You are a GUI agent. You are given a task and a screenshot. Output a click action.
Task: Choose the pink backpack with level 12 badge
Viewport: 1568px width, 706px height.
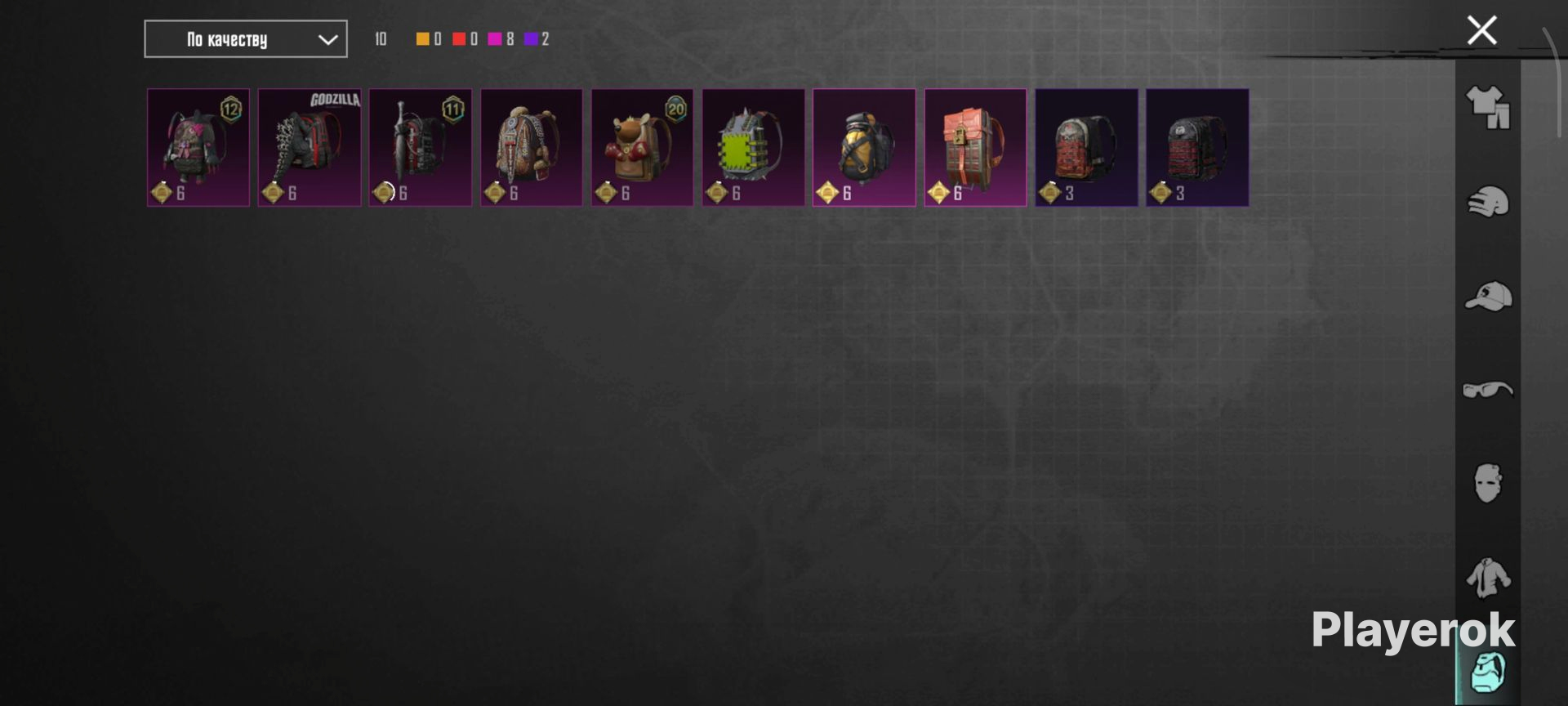(198, 147)
